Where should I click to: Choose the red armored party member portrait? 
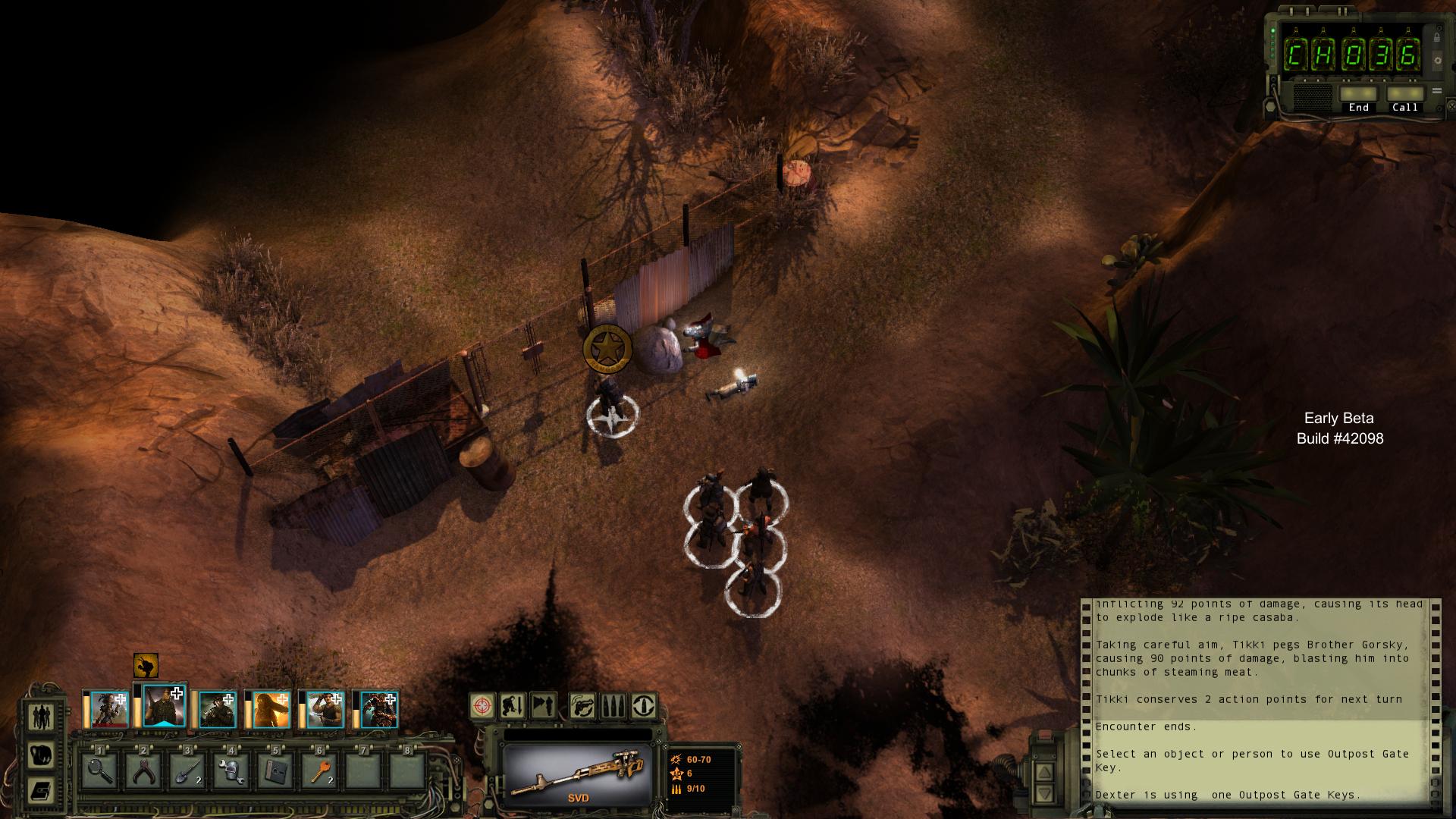[379, 710]
